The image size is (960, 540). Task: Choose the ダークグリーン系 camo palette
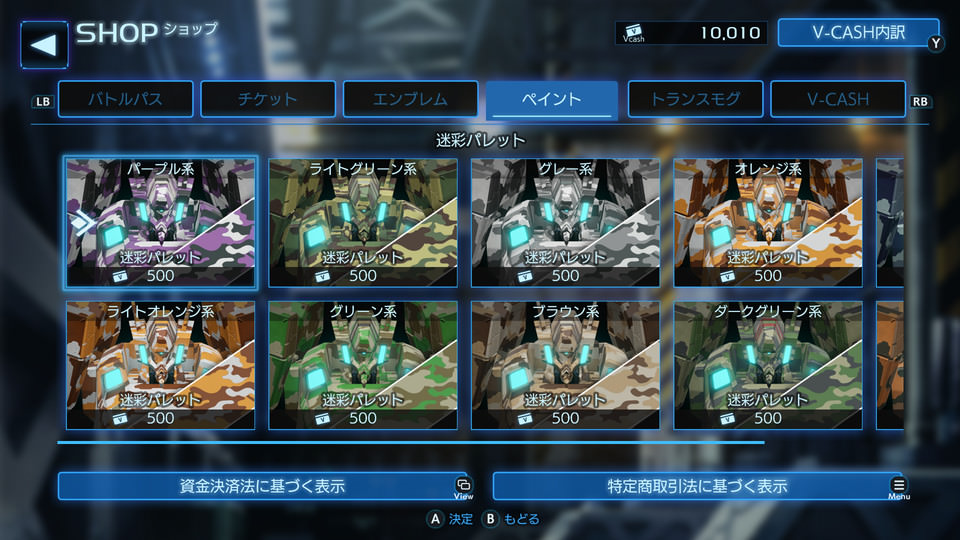pyautogui.click(x=767, y=365)
